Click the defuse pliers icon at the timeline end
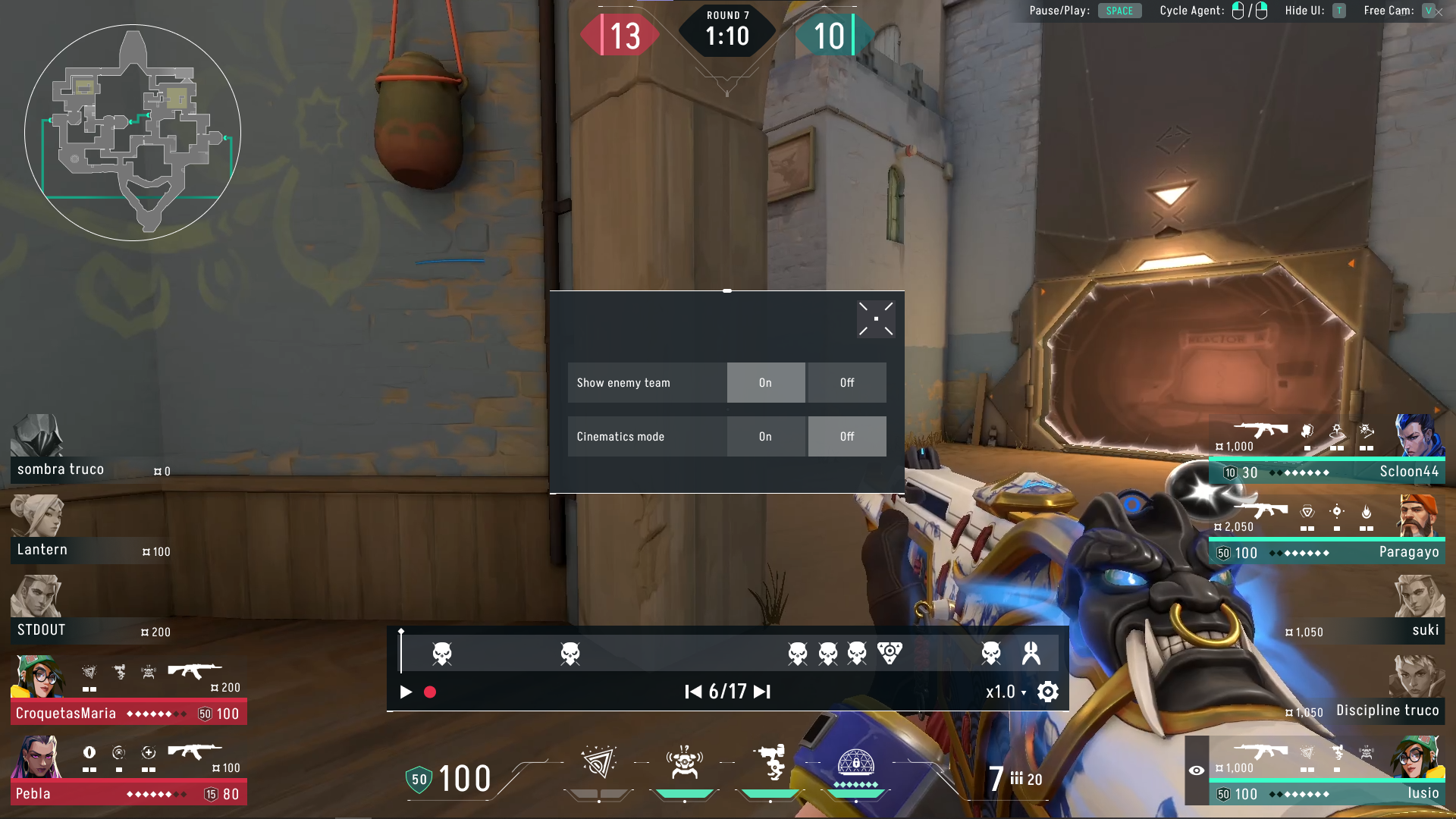Image resolution: width=1456 pixels, height=819 pixels. pyautogui.click(x=1028, y=652)
